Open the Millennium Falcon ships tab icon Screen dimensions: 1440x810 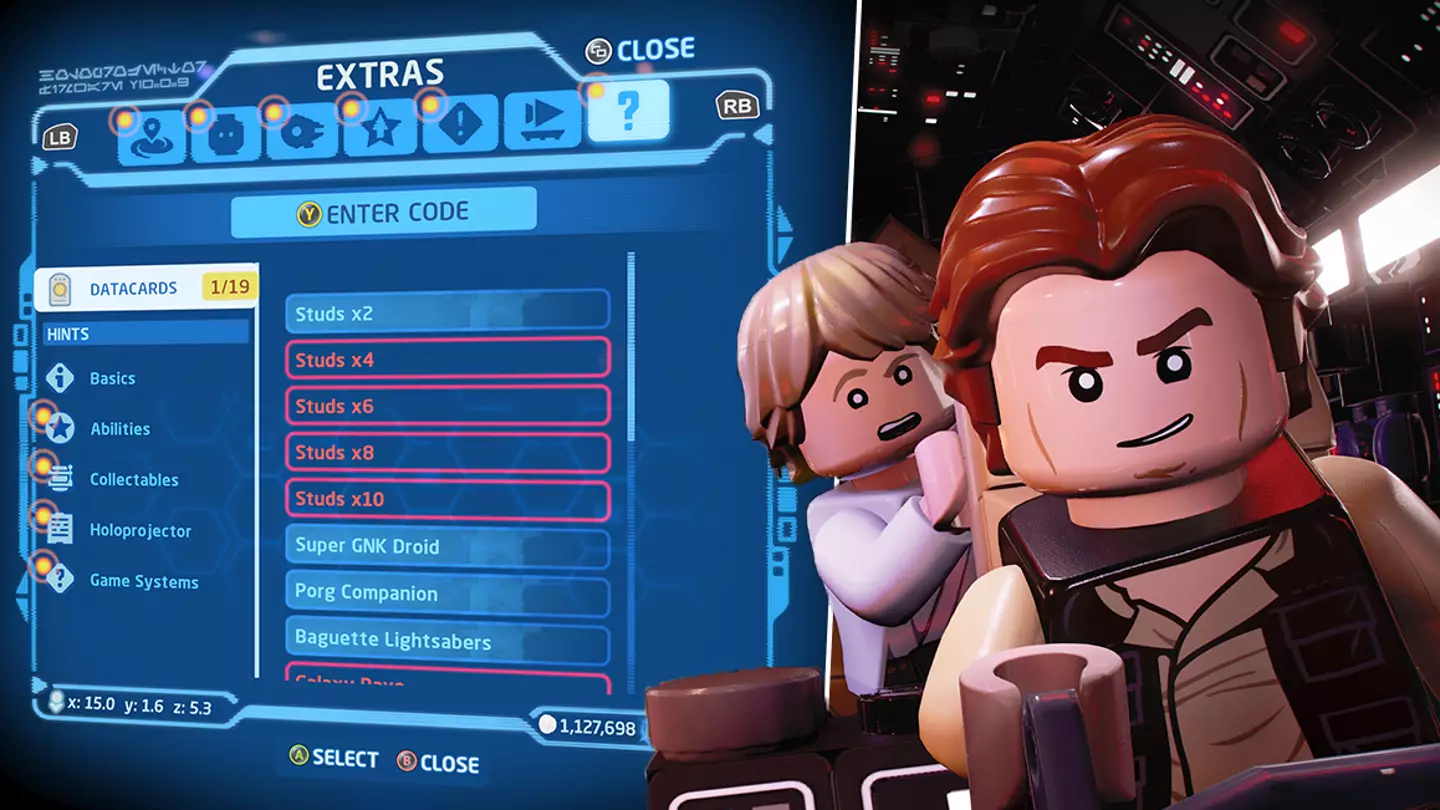point(304,133)
